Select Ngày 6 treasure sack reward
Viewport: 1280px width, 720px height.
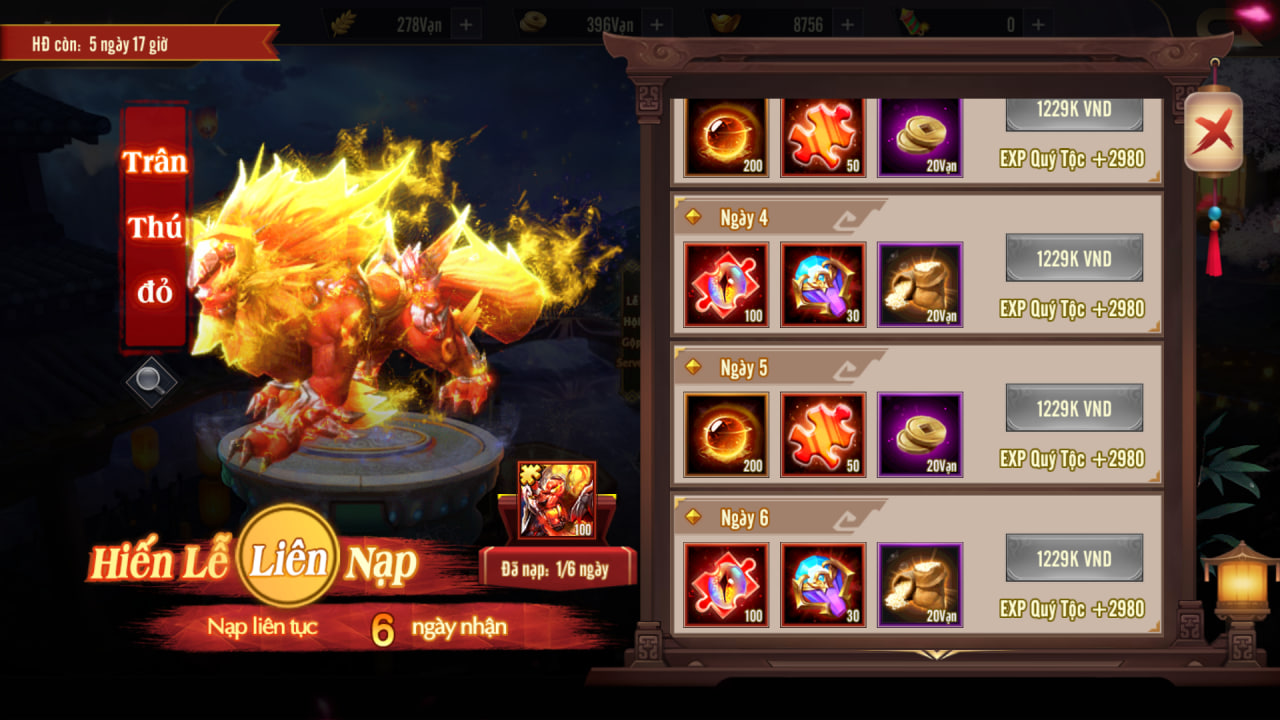tap(920, 585)
